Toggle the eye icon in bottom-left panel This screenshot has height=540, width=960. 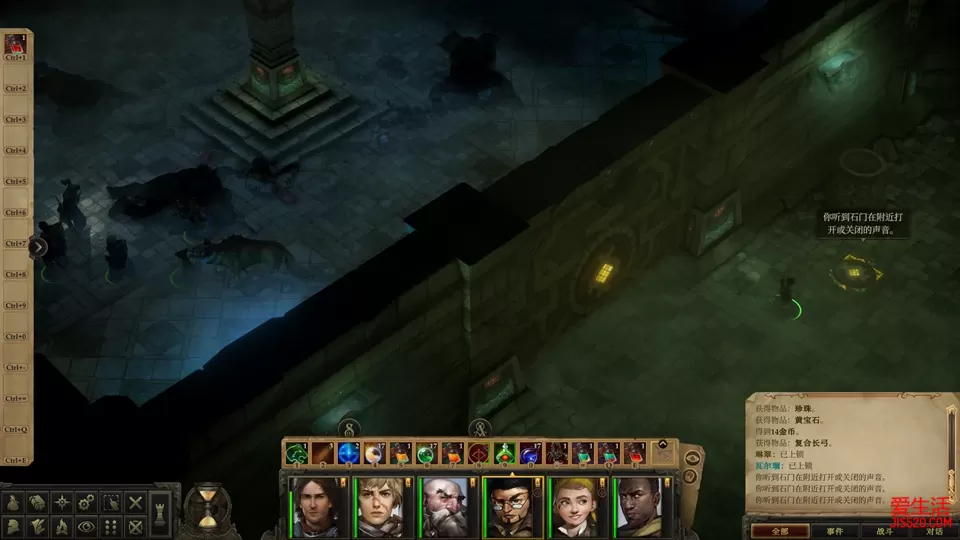coord(87,525)
